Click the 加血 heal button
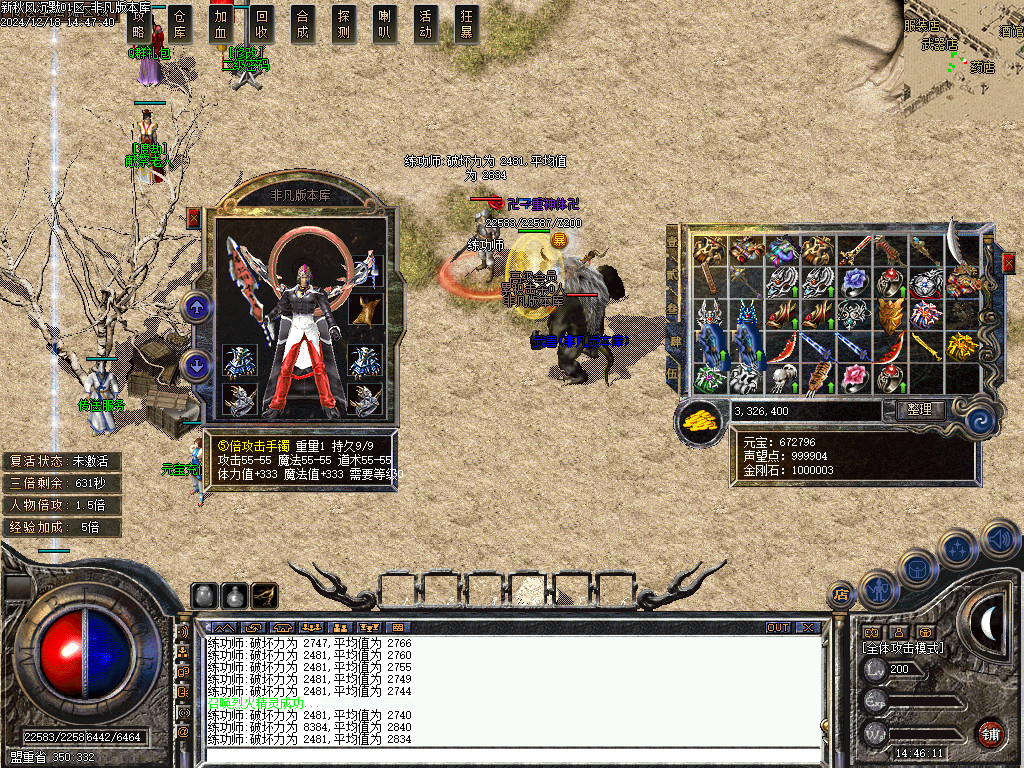Image resolution: width=1024 pixels, height=768 pixels. [221, 23]
